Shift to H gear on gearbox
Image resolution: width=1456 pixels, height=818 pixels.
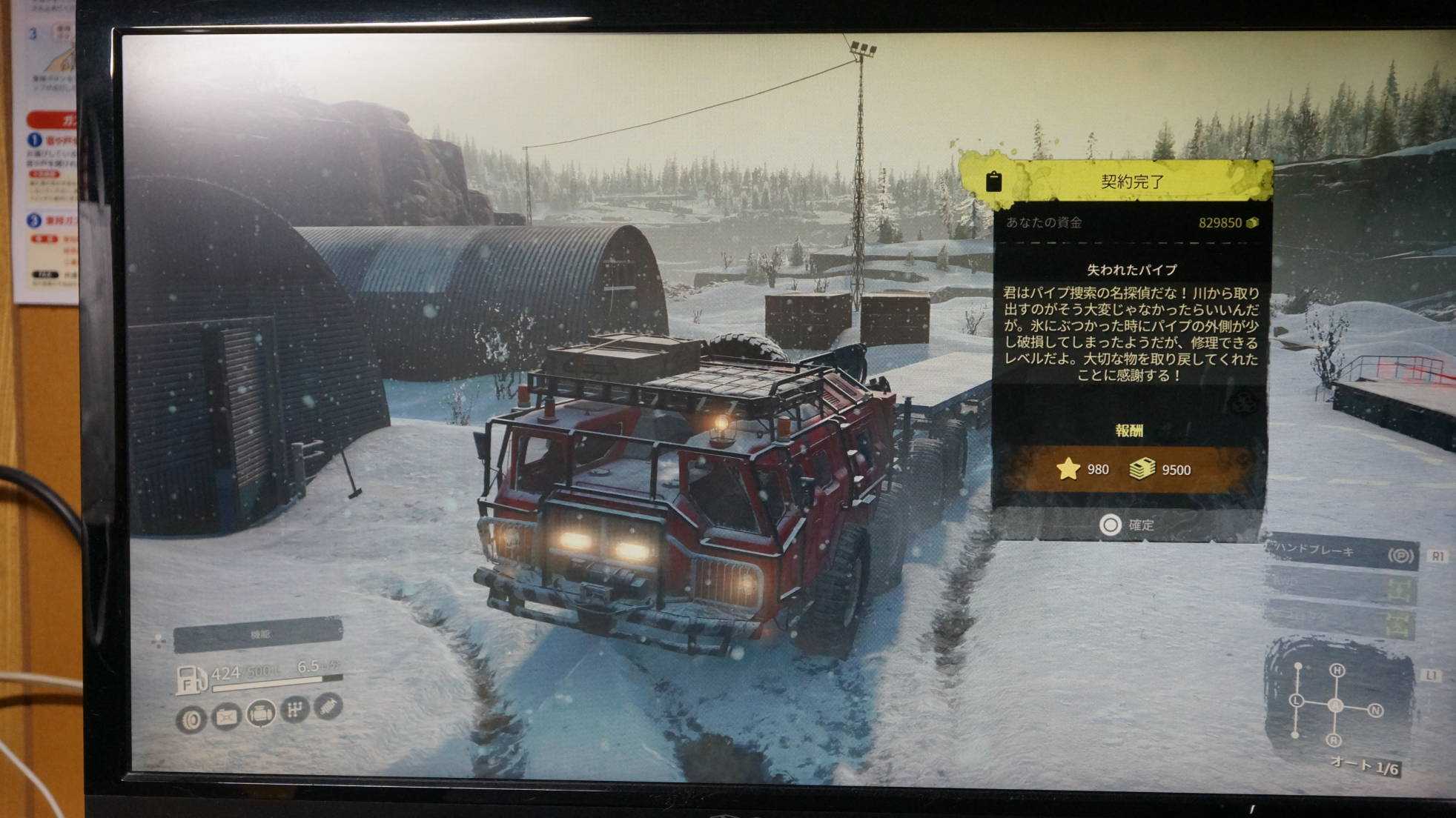[1337, 671]
